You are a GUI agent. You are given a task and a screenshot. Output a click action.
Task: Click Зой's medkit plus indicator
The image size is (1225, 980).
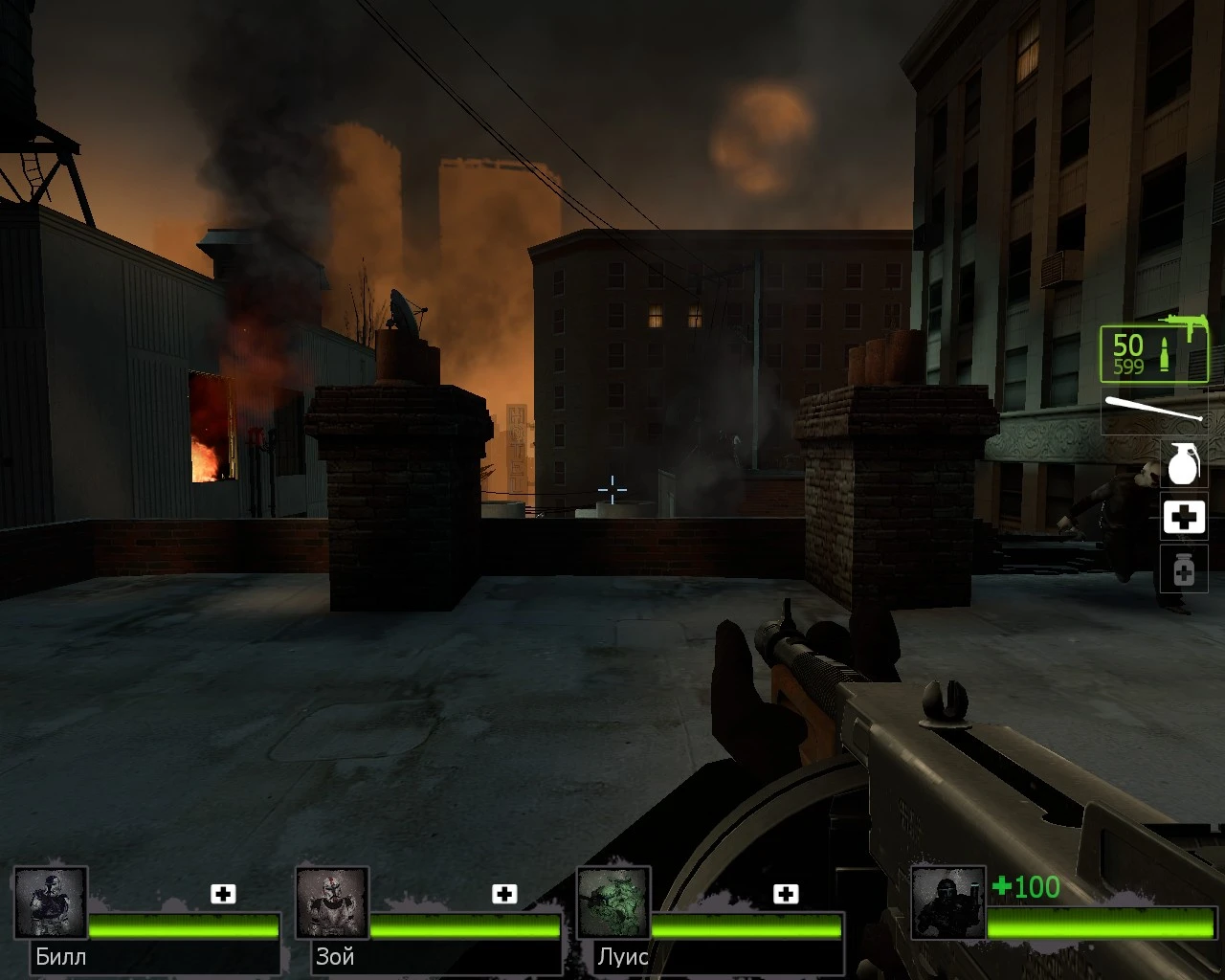502,893
